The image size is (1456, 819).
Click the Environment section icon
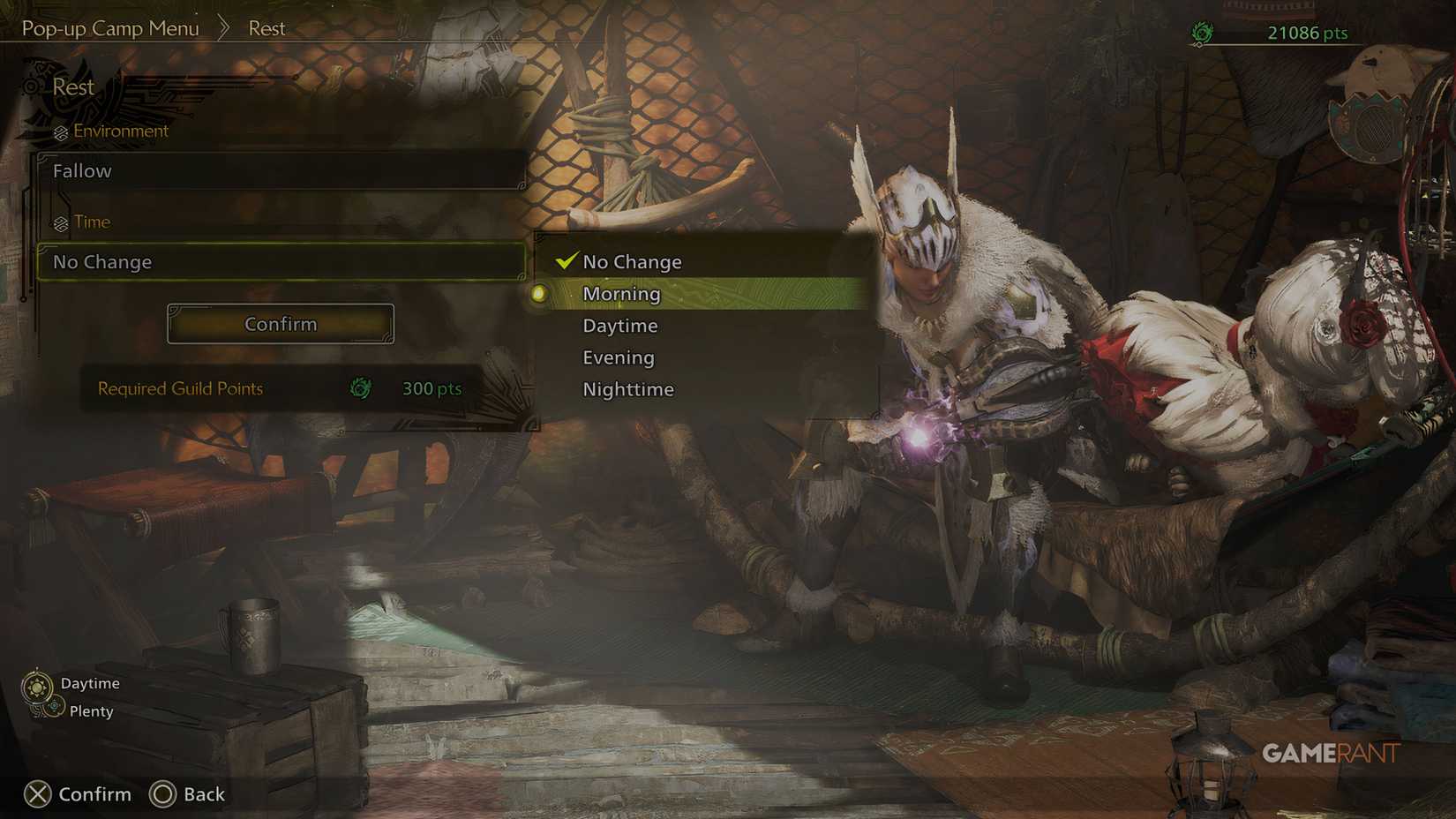[x=59, y=131]
